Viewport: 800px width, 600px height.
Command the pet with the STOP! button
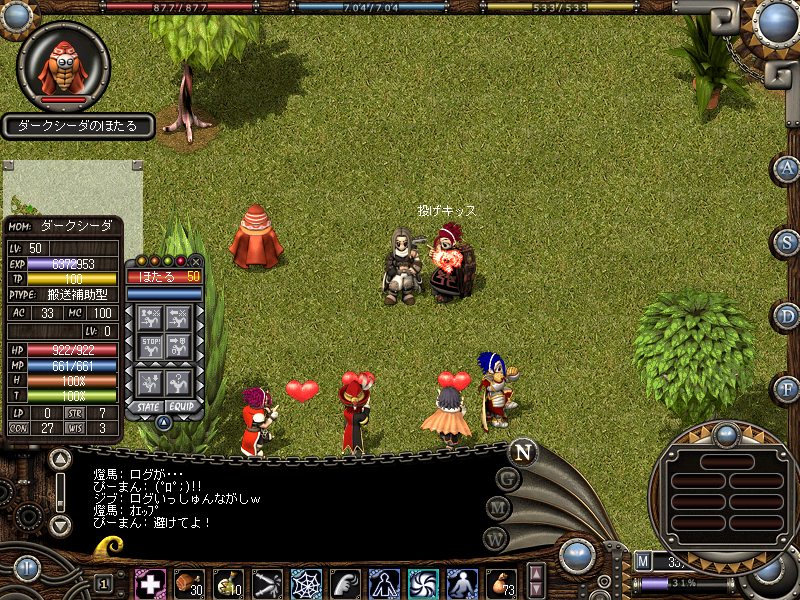[x=150, y=349]
